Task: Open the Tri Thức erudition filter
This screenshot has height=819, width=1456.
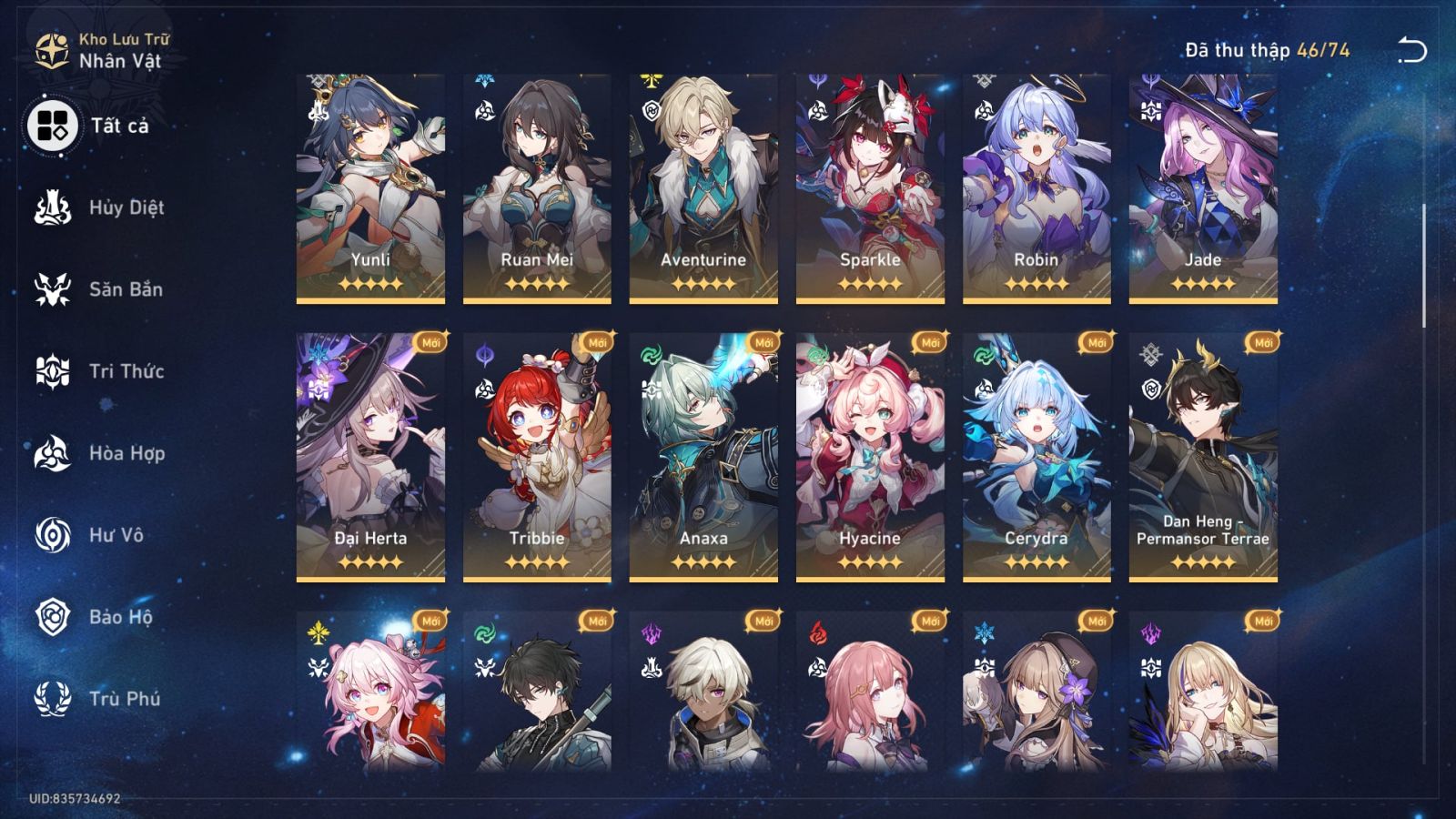Action: pos(52,371)
